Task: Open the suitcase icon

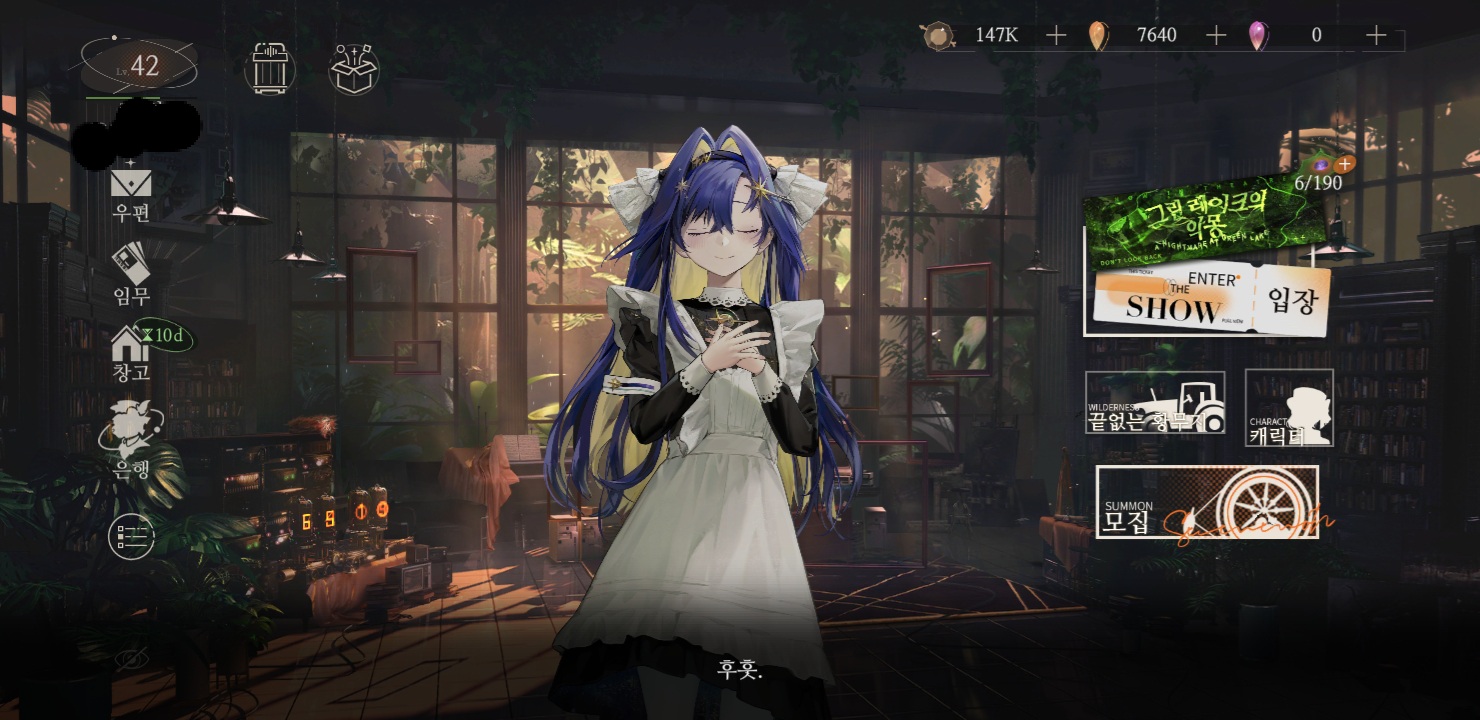Action: (x=270, y=68)
